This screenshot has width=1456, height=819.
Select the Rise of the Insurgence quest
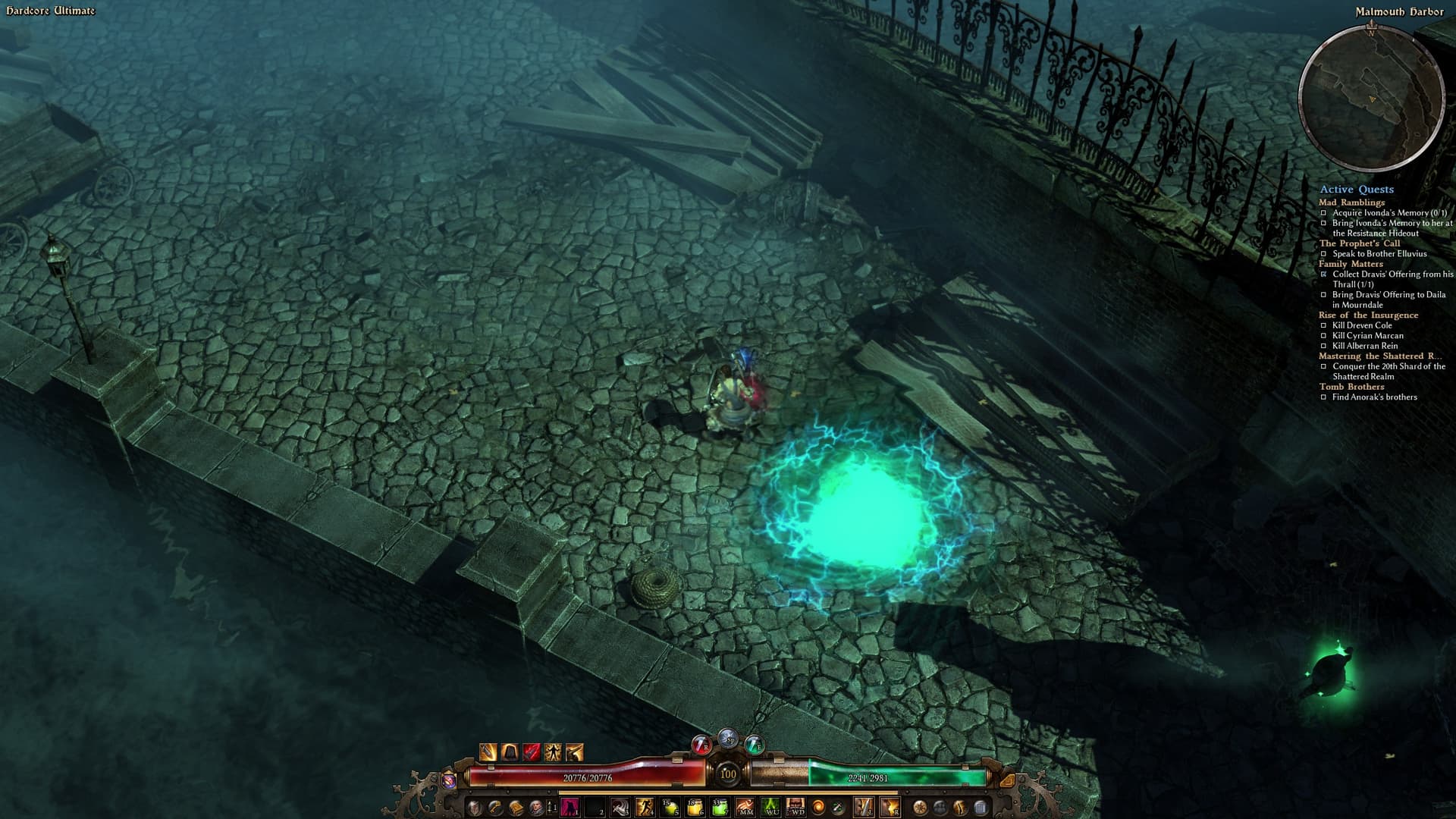pos(1368,315)
